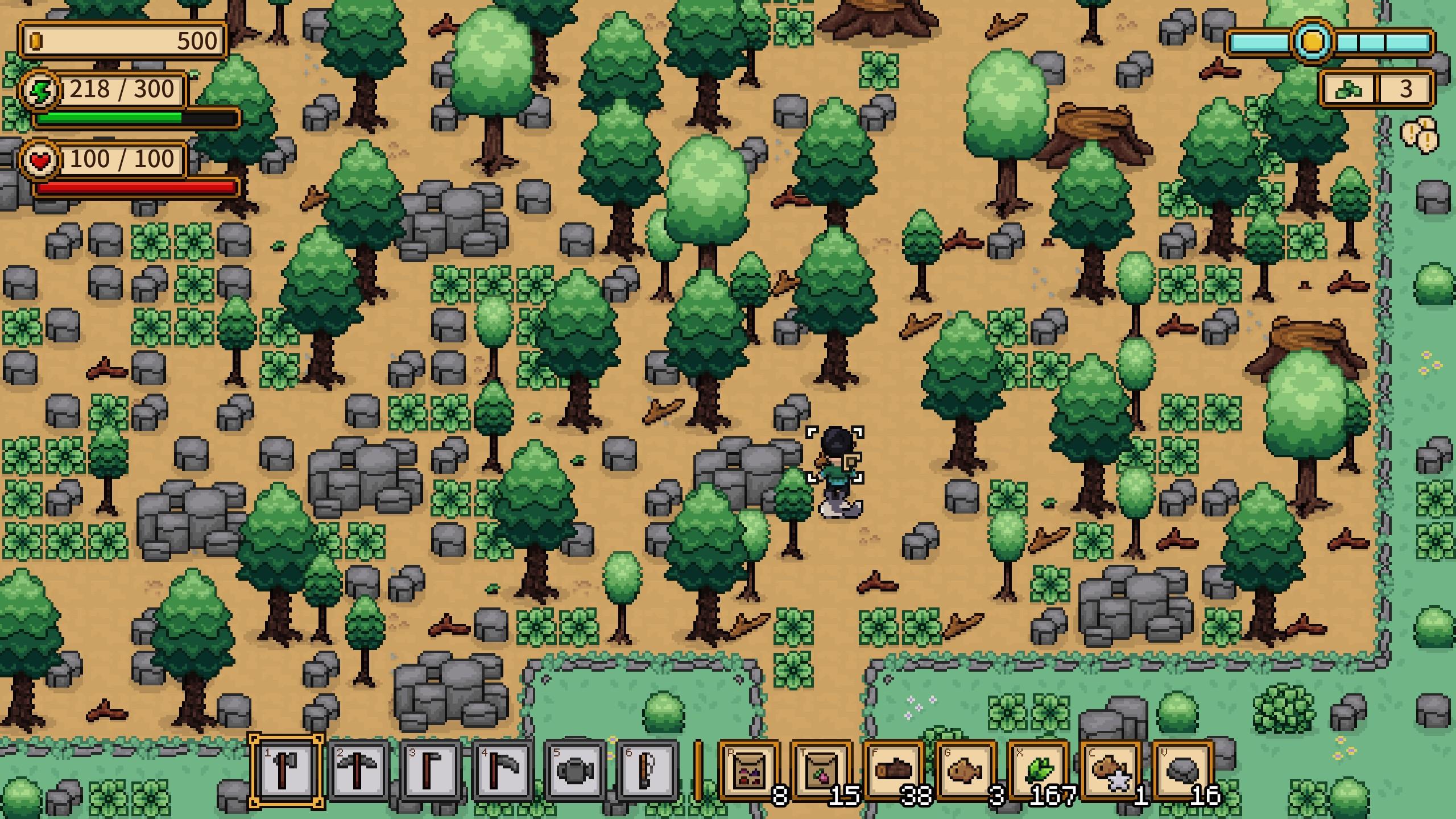Select the mixed seed packet slot

click(x=749, y=771)
